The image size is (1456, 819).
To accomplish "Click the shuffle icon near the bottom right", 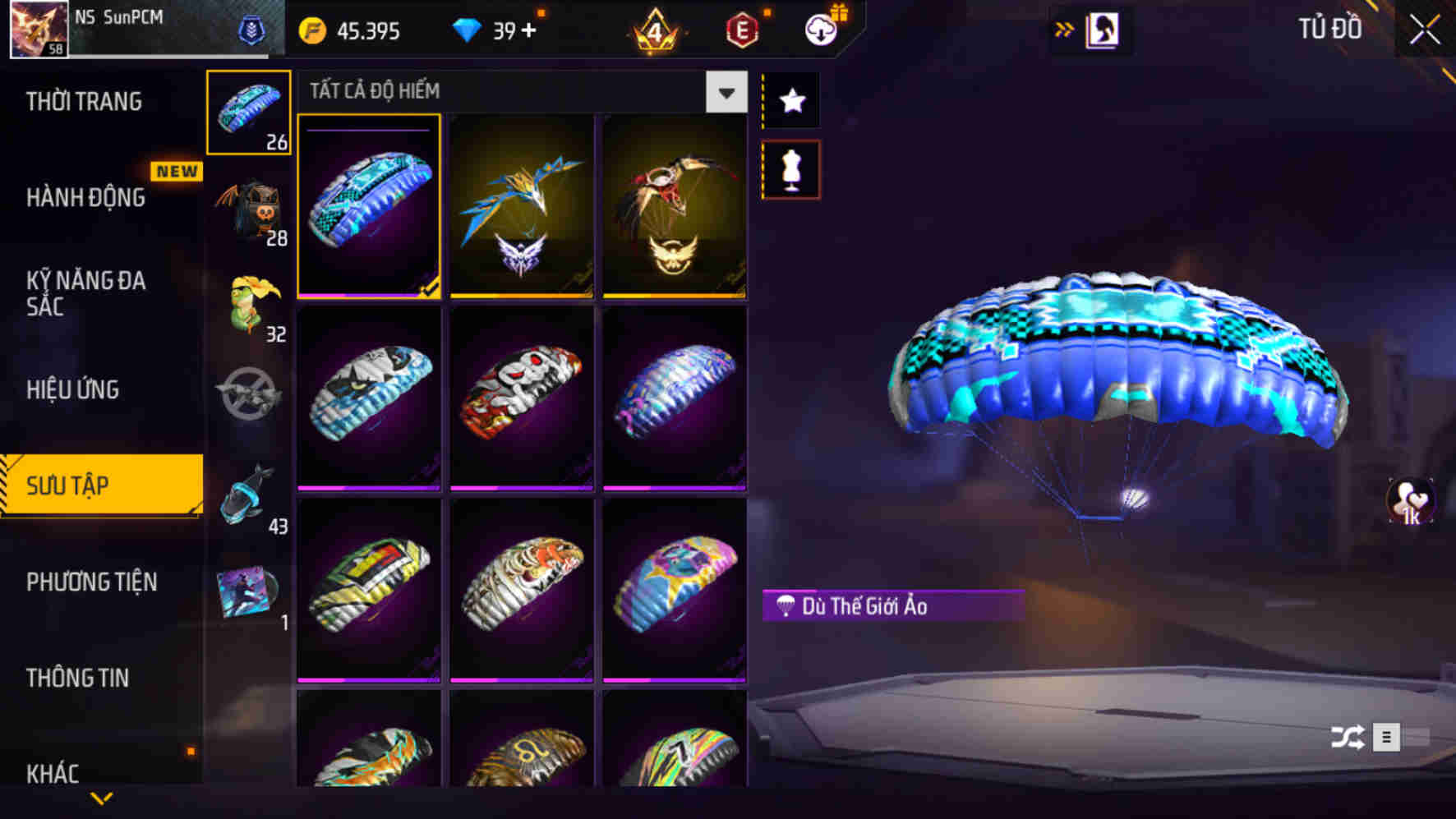I will click(x=1348, y=738).
